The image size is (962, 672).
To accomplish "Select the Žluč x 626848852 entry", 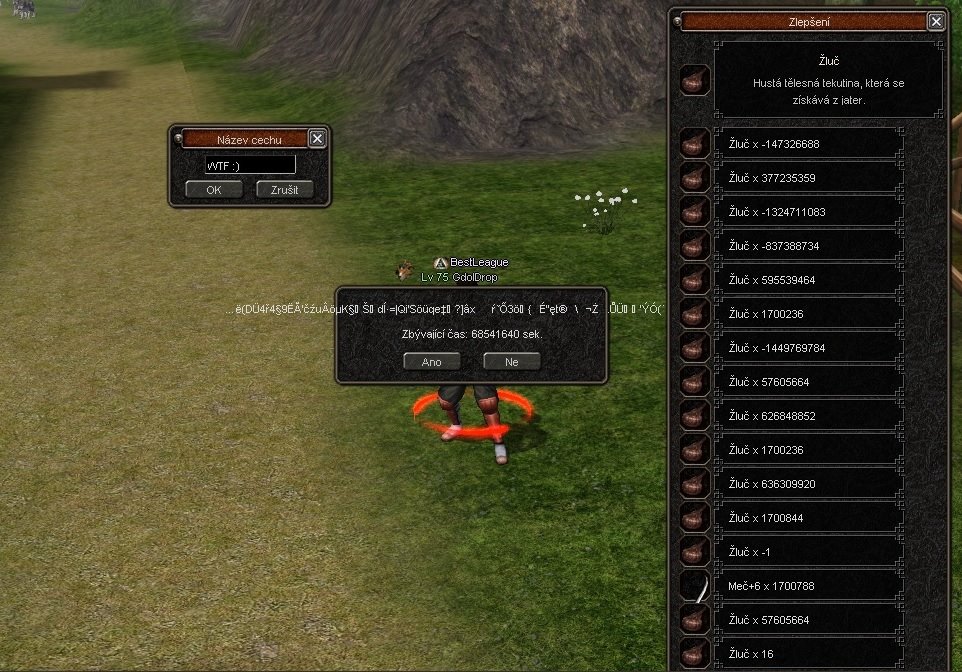I will pyautogui.click(x=809, y=416).
